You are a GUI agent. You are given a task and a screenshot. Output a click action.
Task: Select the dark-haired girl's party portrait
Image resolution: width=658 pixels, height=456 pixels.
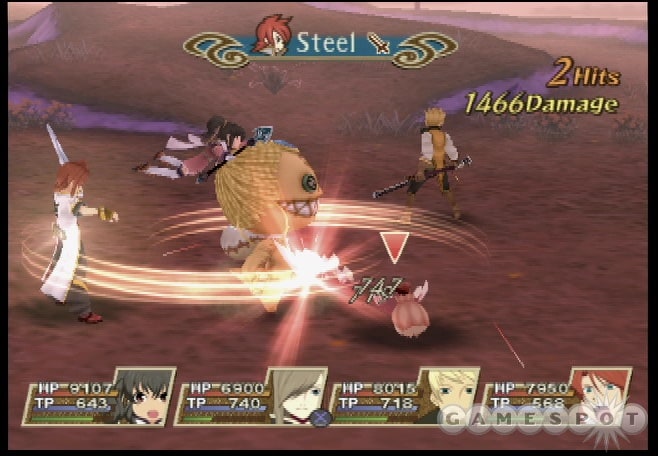click(143, 397)
